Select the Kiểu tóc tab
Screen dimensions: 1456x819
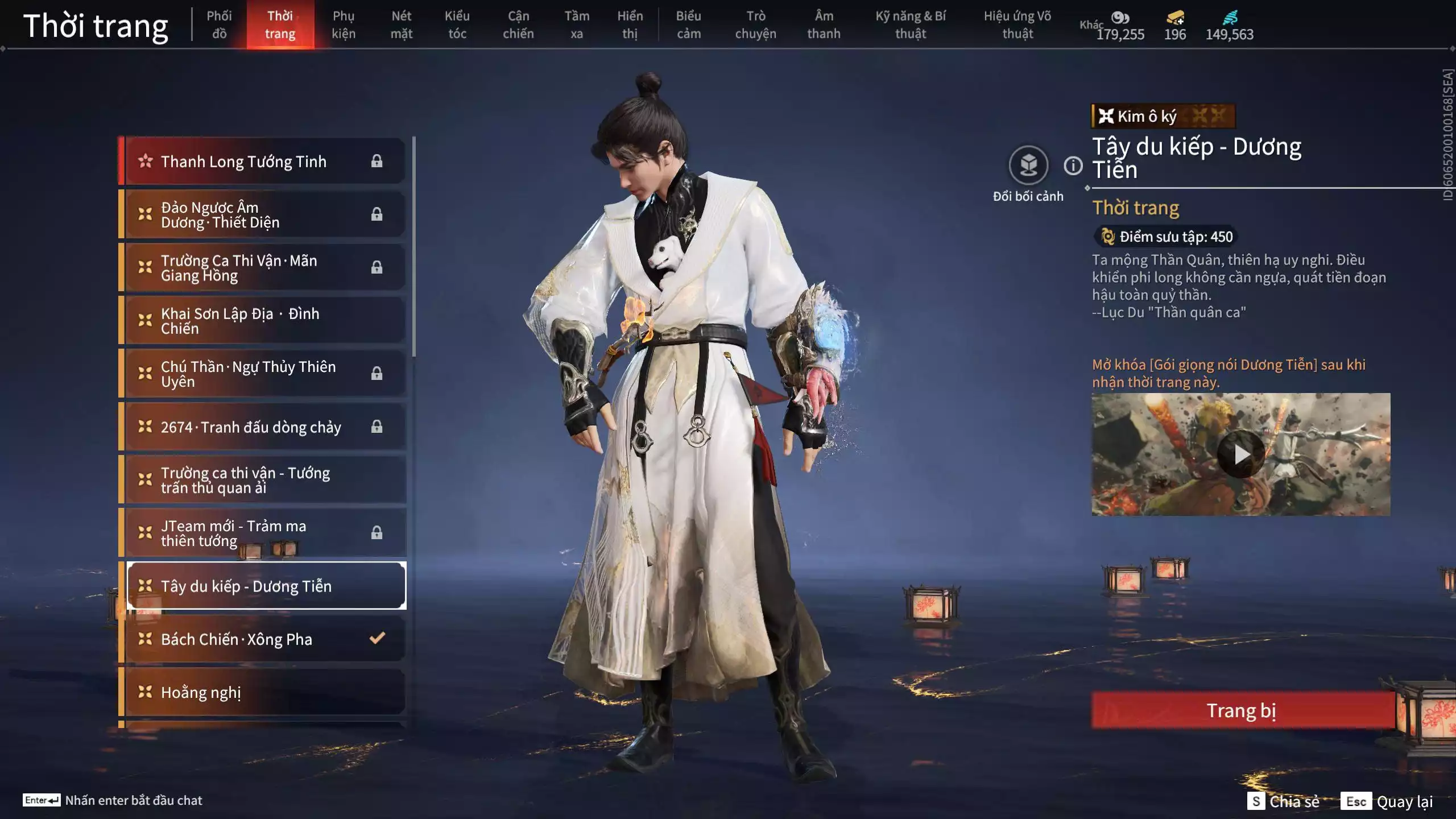pyautogui.click(x=457, y=25)
